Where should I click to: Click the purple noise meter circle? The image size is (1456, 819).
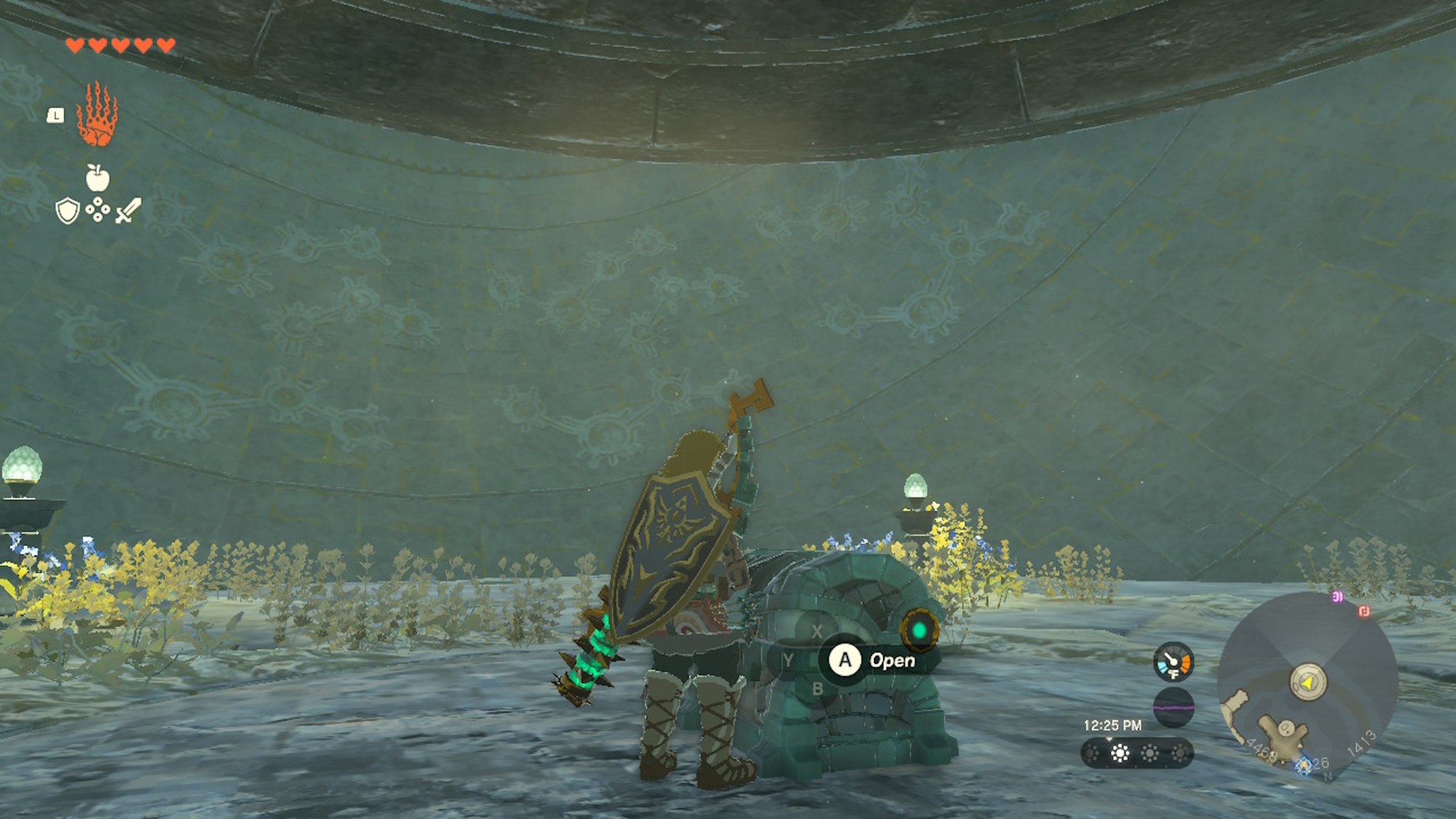pyautogui.click(x=1173, y=707)
